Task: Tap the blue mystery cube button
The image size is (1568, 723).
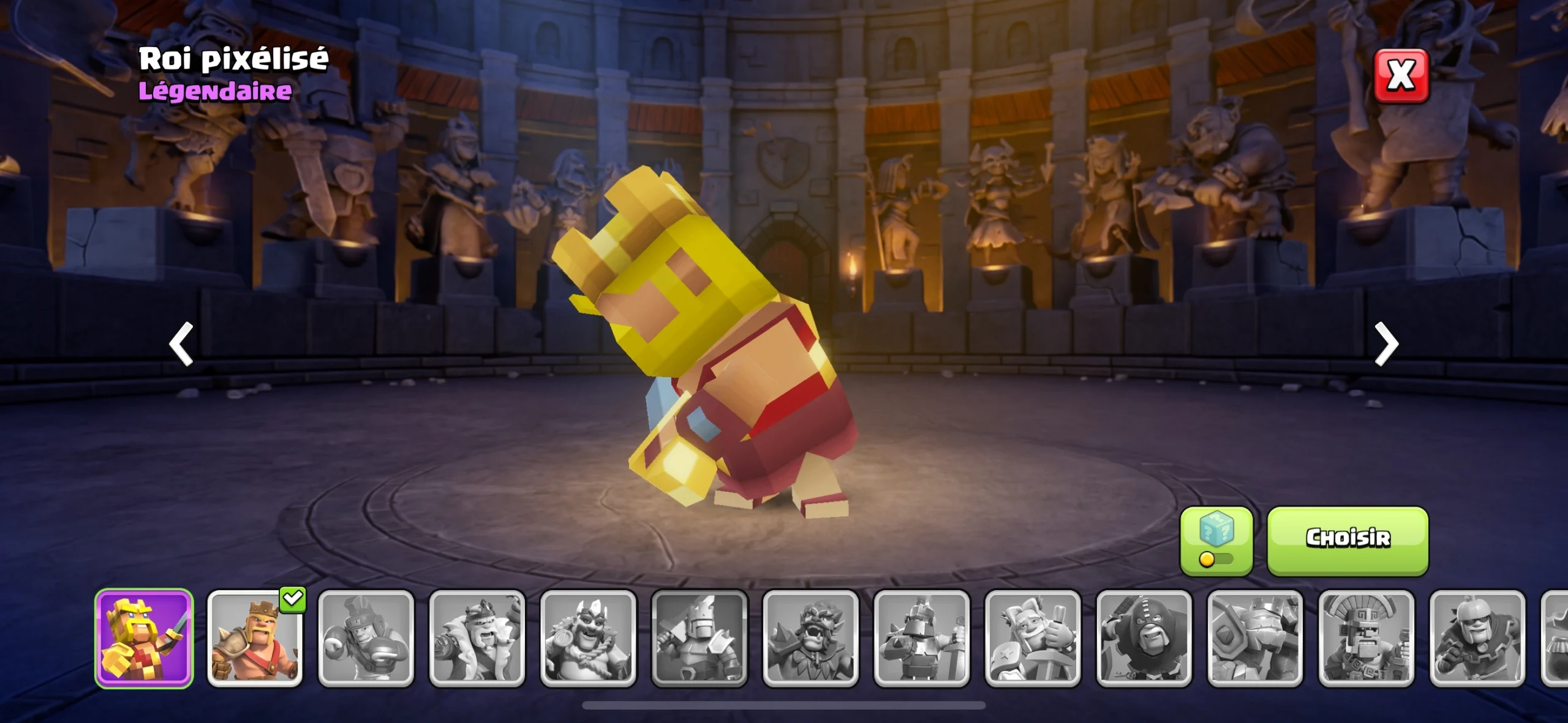Action: [1216, 539]
